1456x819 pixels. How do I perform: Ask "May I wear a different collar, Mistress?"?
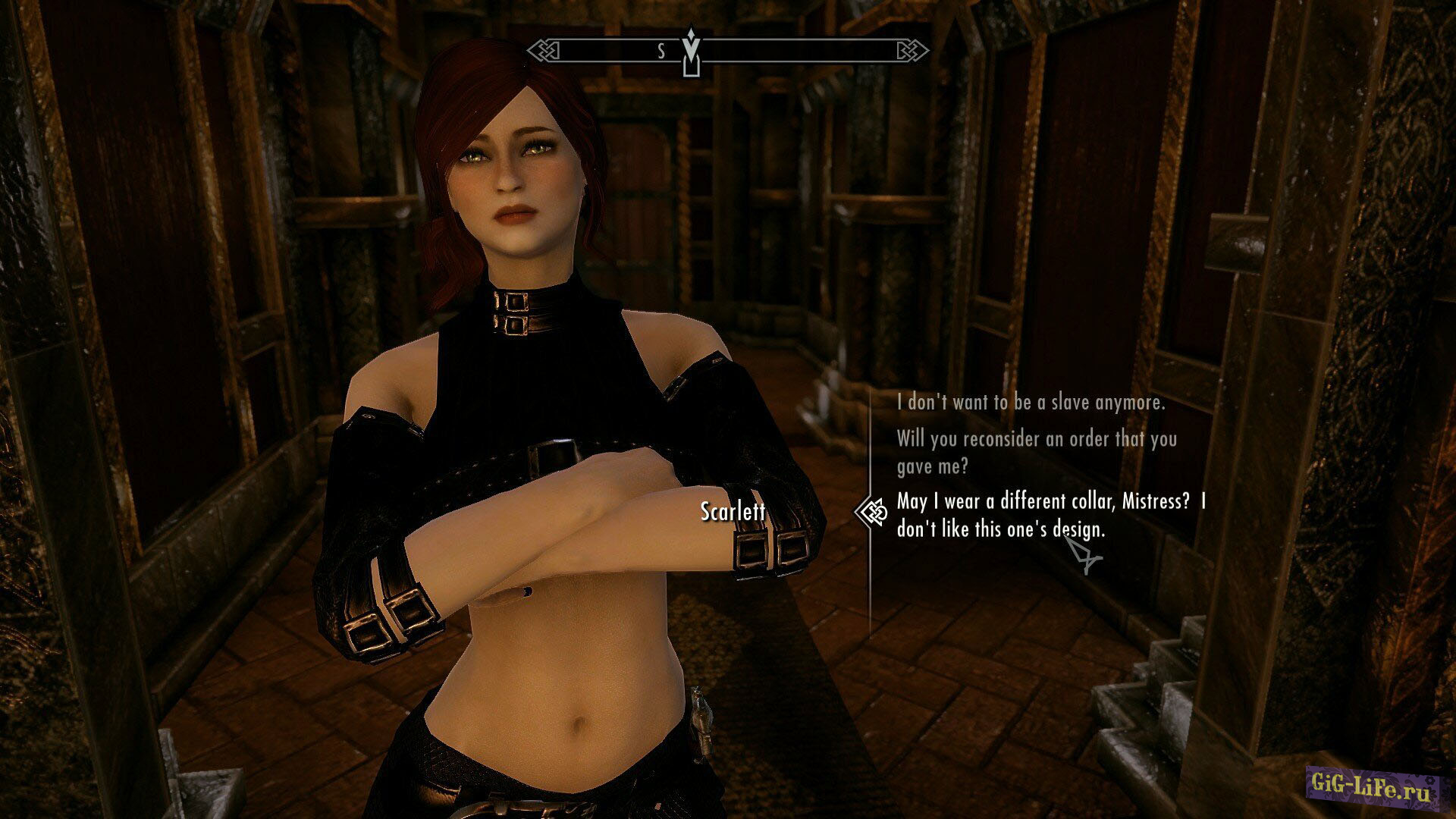click(x=1050, y=515)
